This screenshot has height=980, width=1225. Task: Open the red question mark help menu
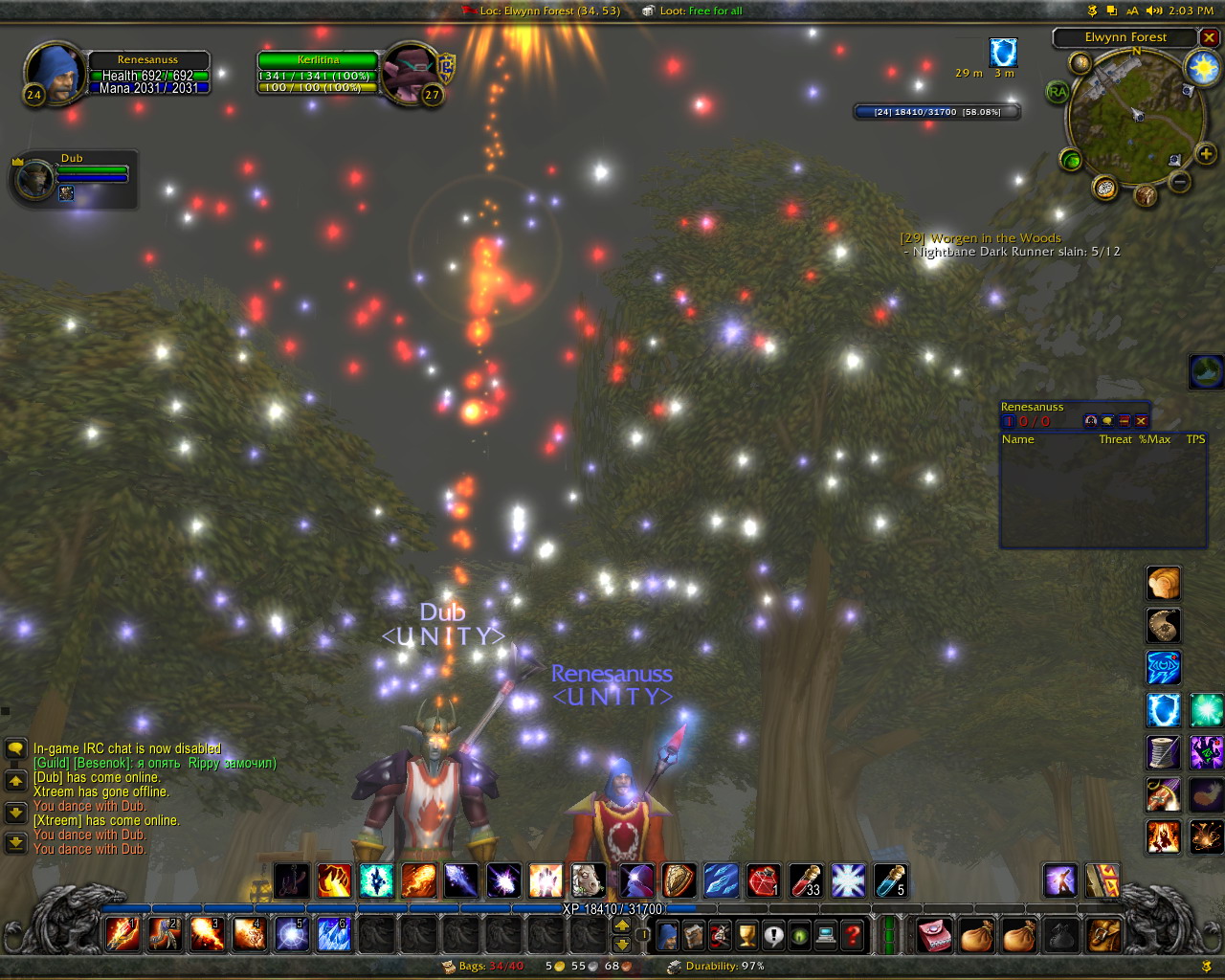[853, 934]
